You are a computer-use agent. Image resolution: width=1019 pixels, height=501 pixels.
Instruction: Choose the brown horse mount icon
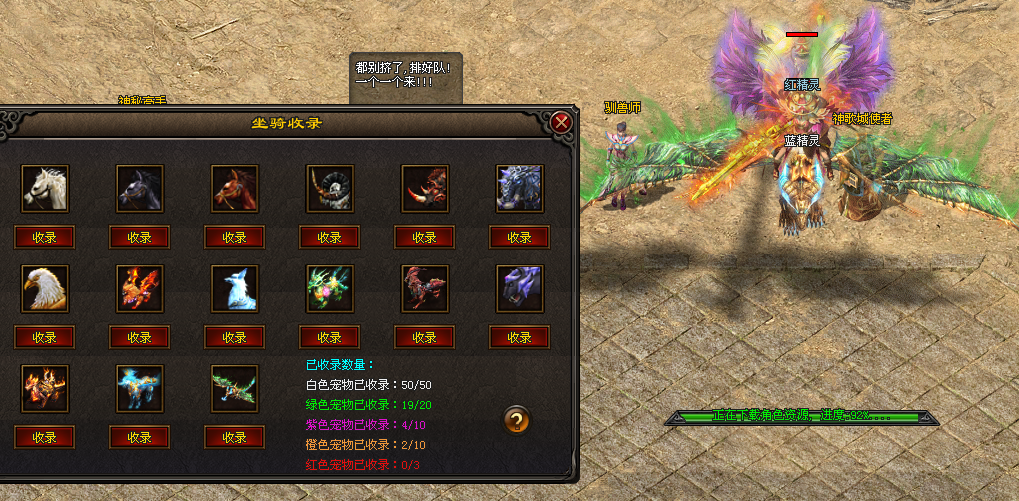pyautogui.click(x=235, y=189)
